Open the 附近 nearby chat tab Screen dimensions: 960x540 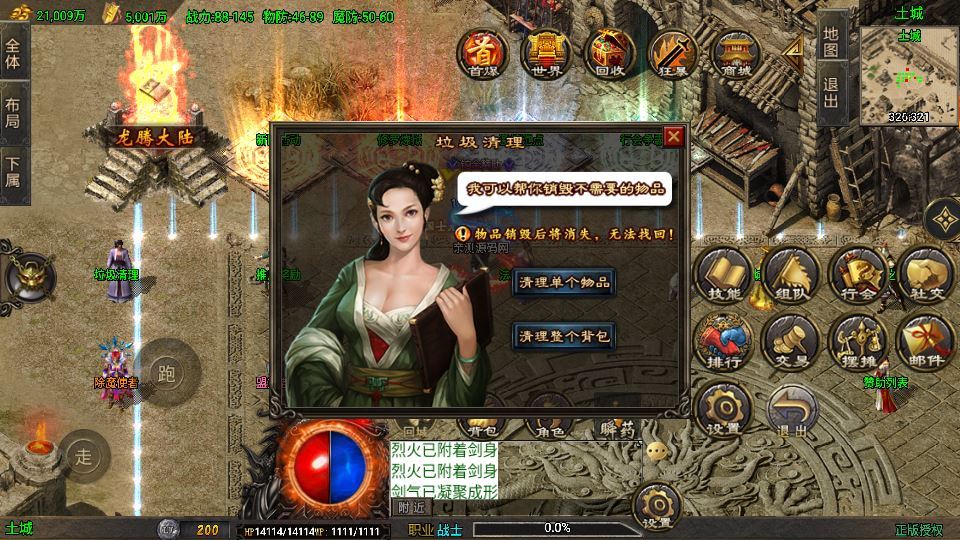tap(411, 507)
